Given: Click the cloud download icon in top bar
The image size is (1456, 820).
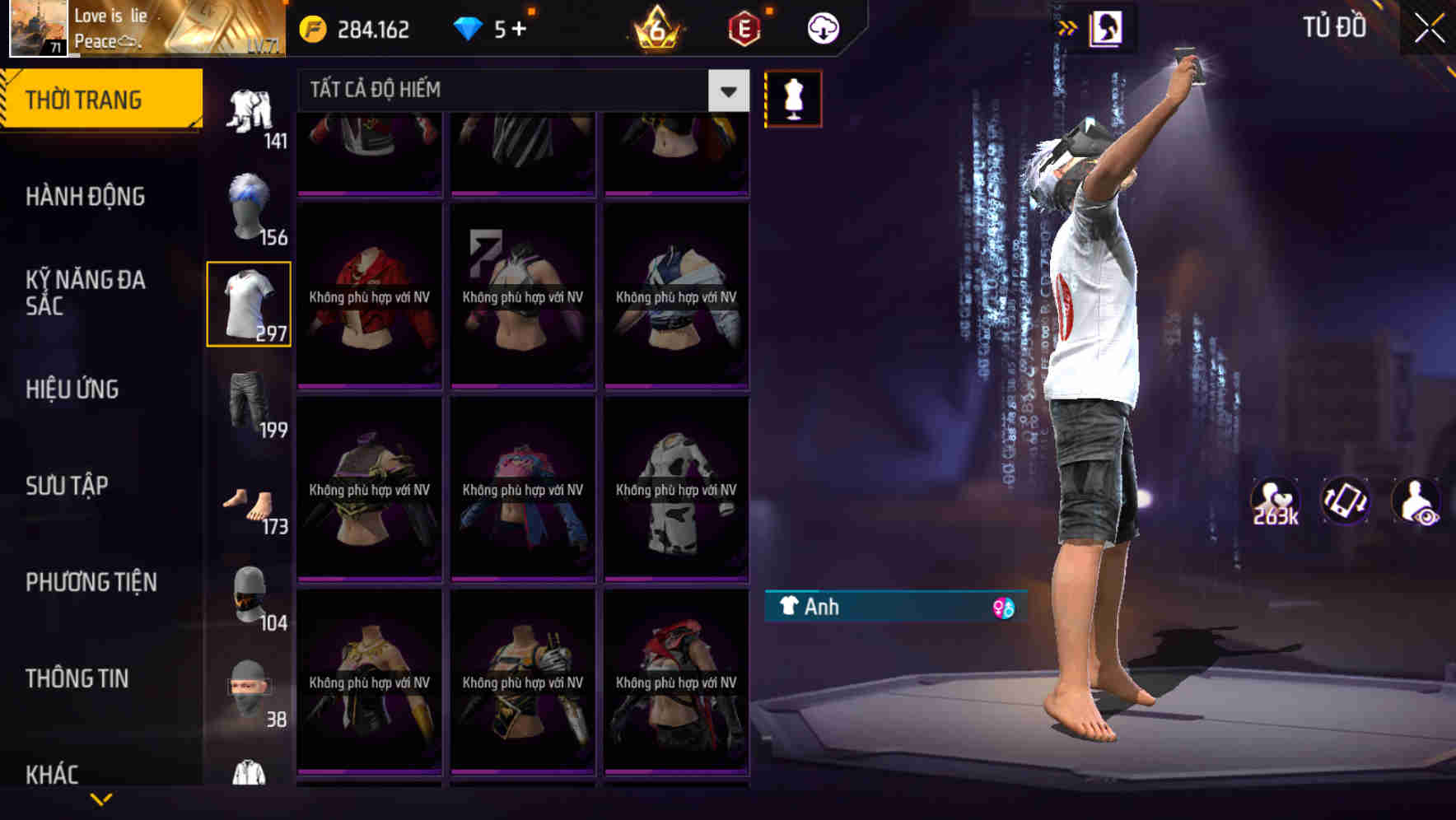Looking at the screenshot, I should (x=823, y=28).
